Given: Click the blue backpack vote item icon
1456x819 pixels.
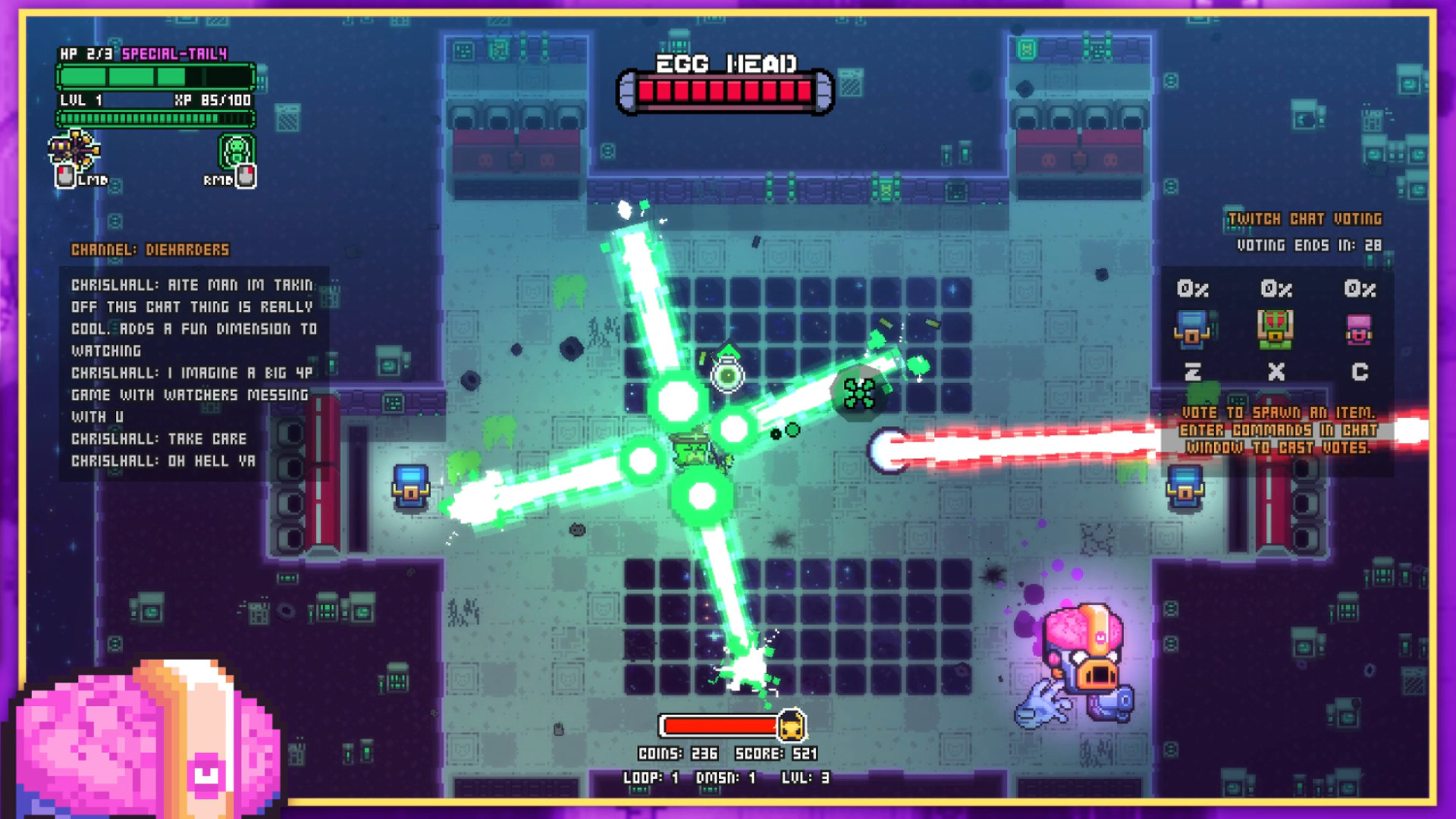Looking at the screenshot, I should point(1192,329).
